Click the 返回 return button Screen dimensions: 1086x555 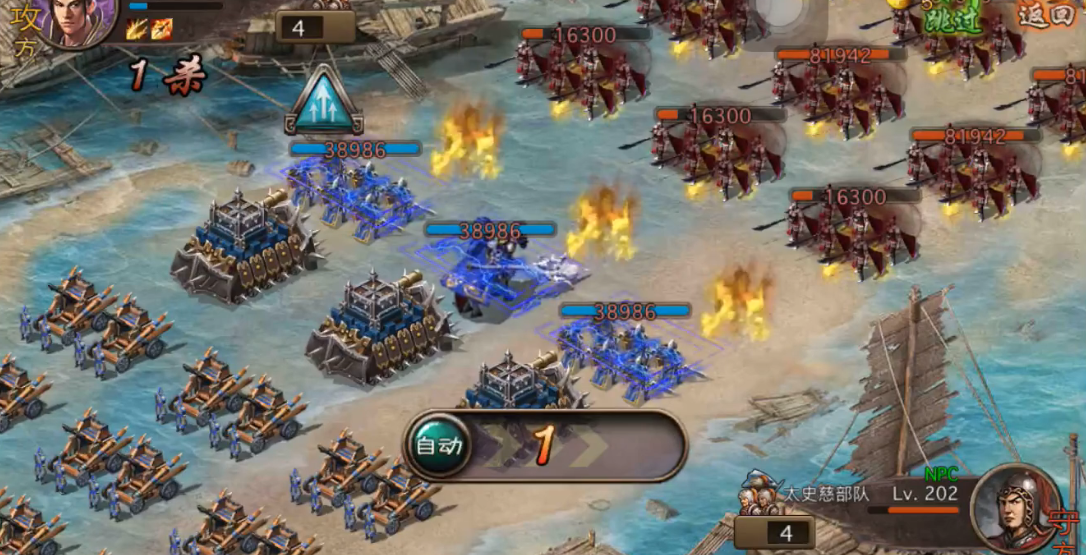click(x=1047, y=14)
